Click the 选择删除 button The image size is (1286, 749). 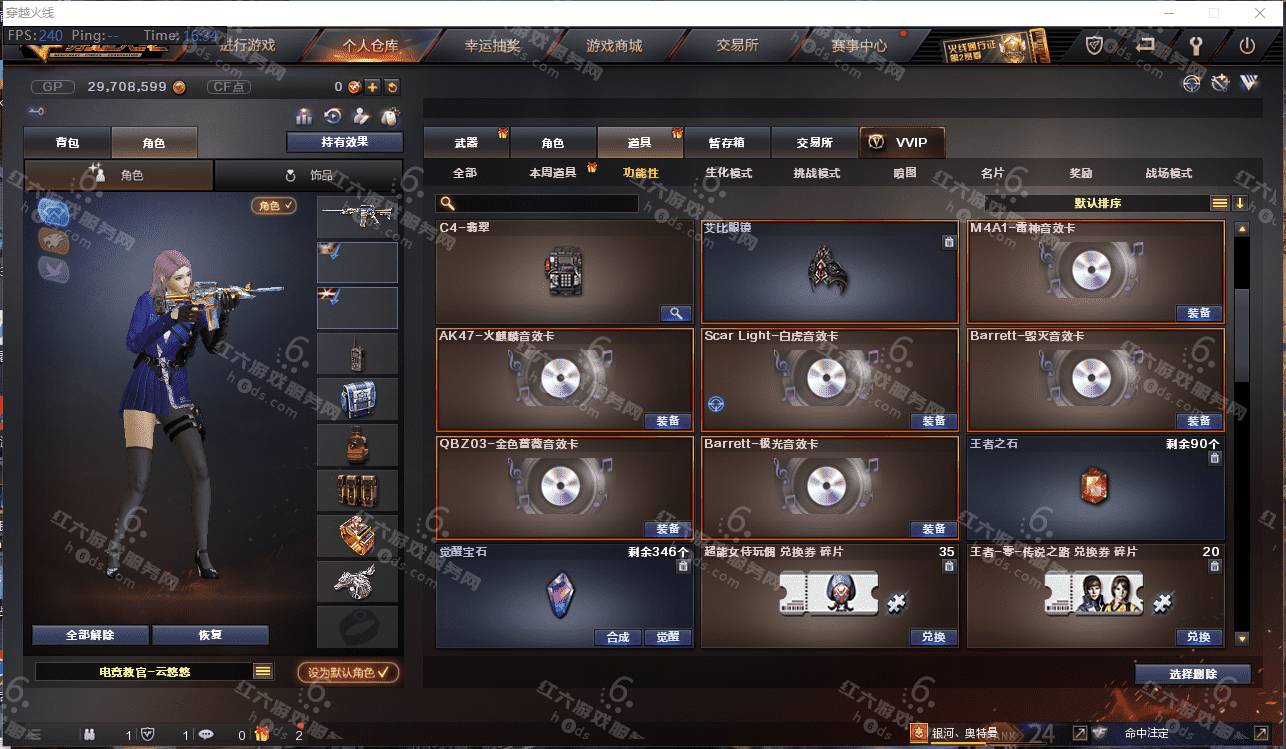click(x=1192, y=674)
